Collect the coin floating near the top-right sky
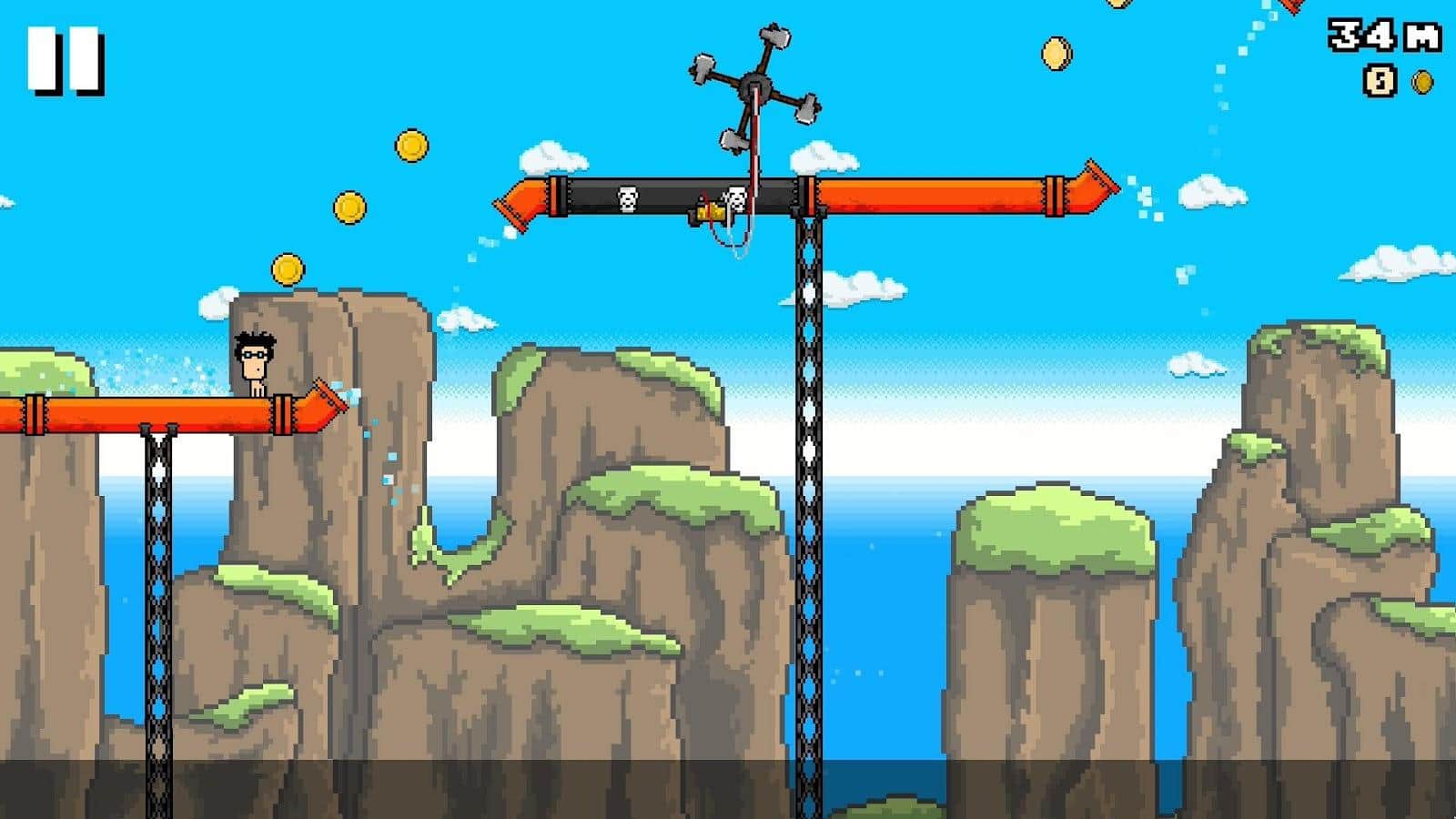 1058,52
